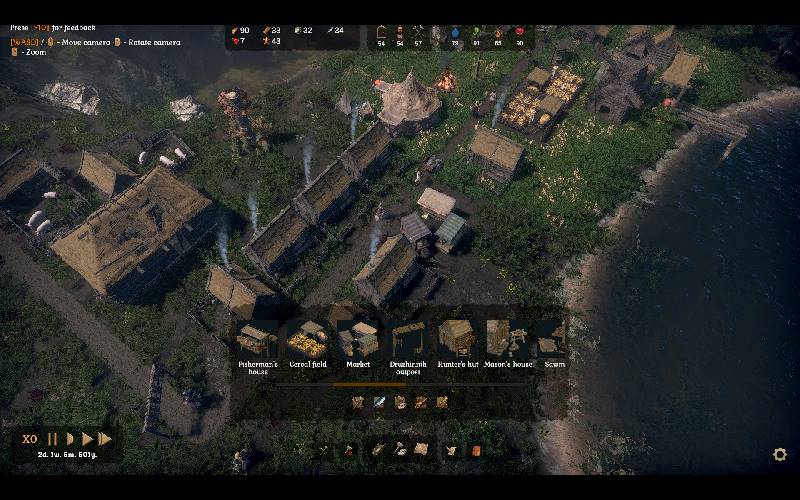Image resolution: width=800 pixels, height=500 pixels.
Task: Pause the game with the pause button
Action: [x=52, y=439]
